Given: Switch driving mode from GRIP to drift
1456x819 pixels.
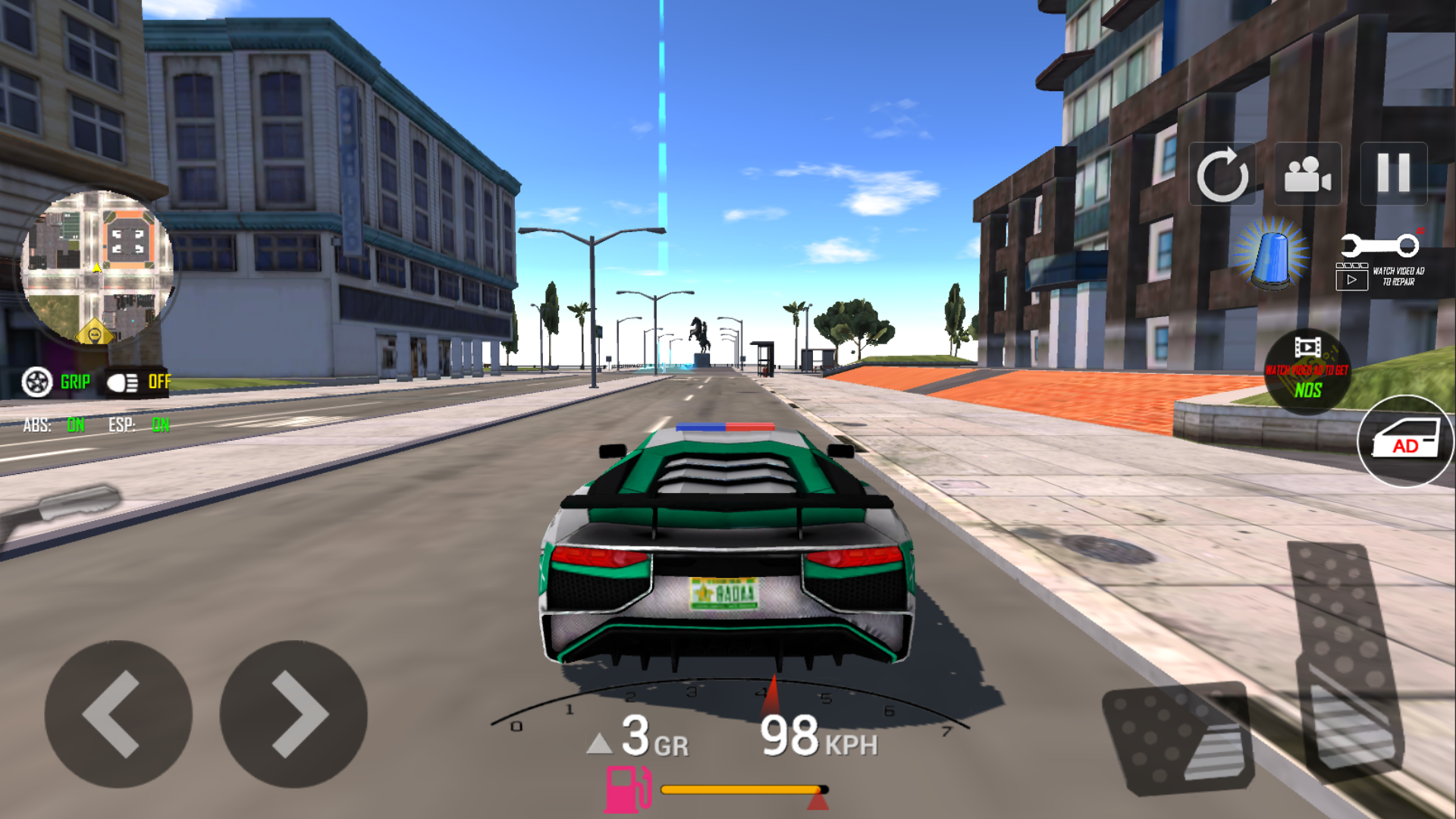Looking at the screenshot, I should [74, 381].
